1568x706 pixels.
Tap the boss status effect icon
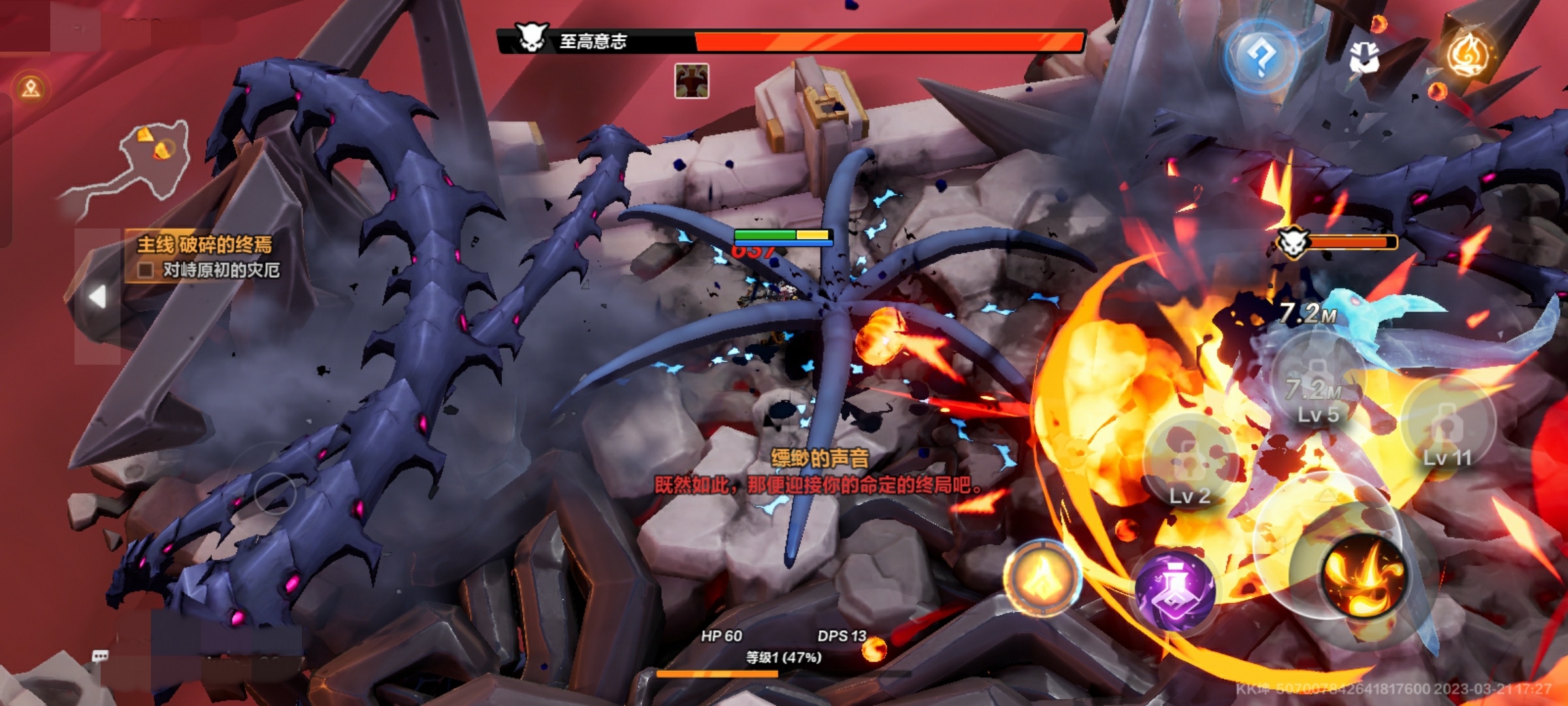pyautogui.click(x=691, y=81)
